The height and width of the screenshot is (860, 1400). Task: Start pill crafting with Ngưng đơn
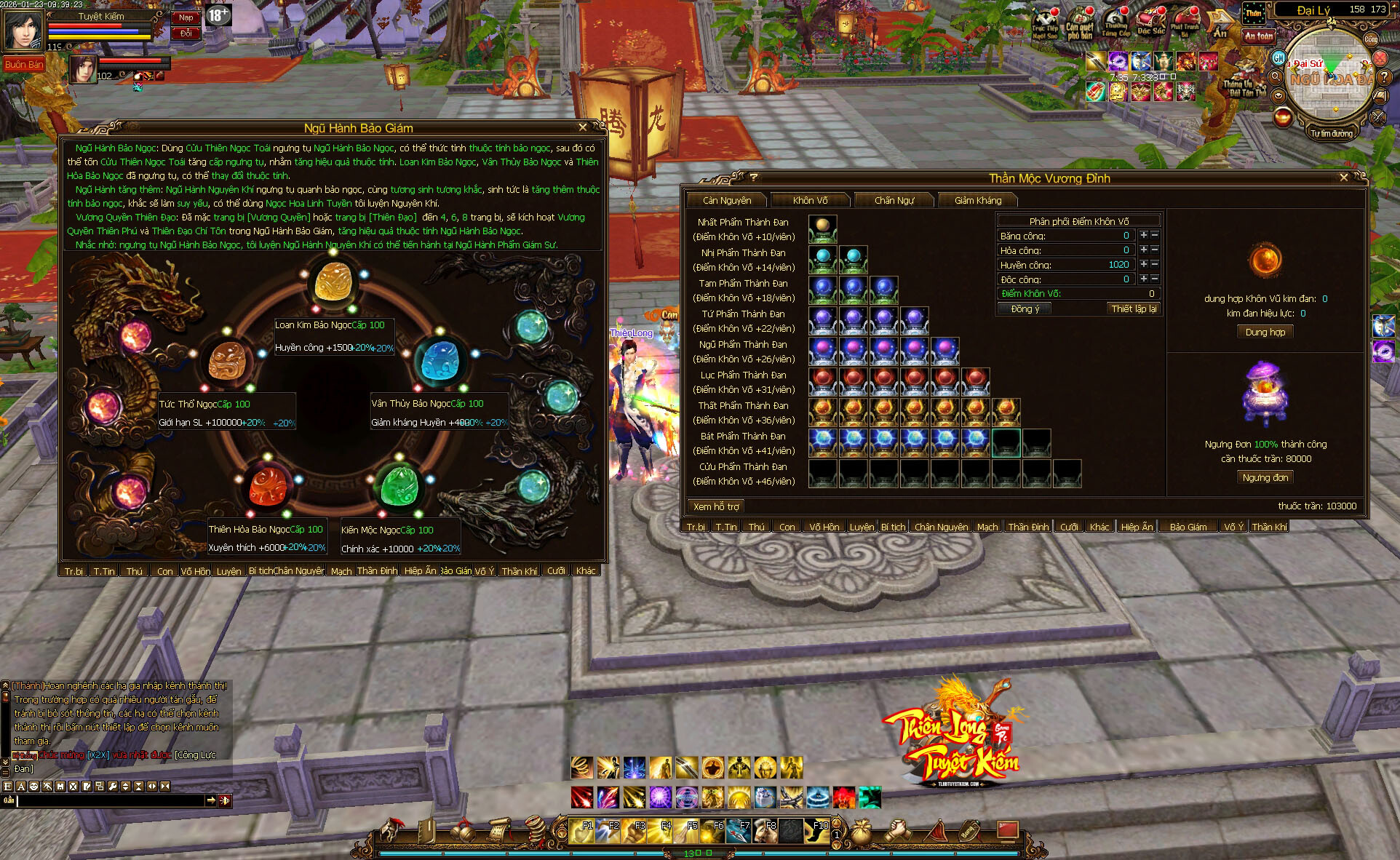(x=1265, y=477)
